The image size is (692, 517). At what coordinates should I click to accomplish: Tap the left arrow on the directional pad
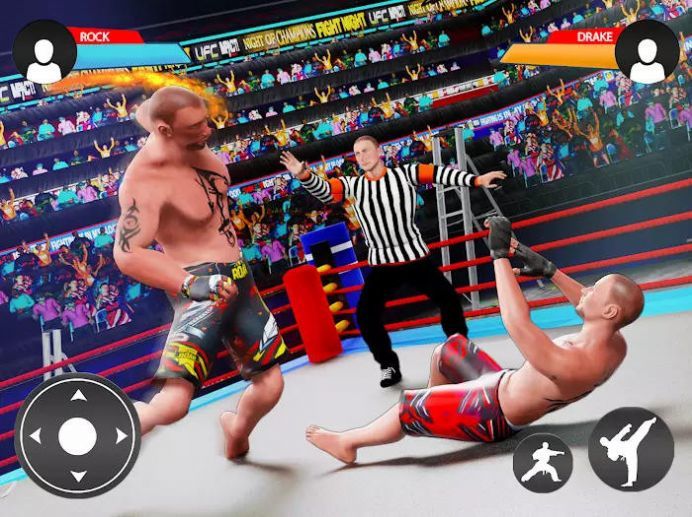[36, 437]
